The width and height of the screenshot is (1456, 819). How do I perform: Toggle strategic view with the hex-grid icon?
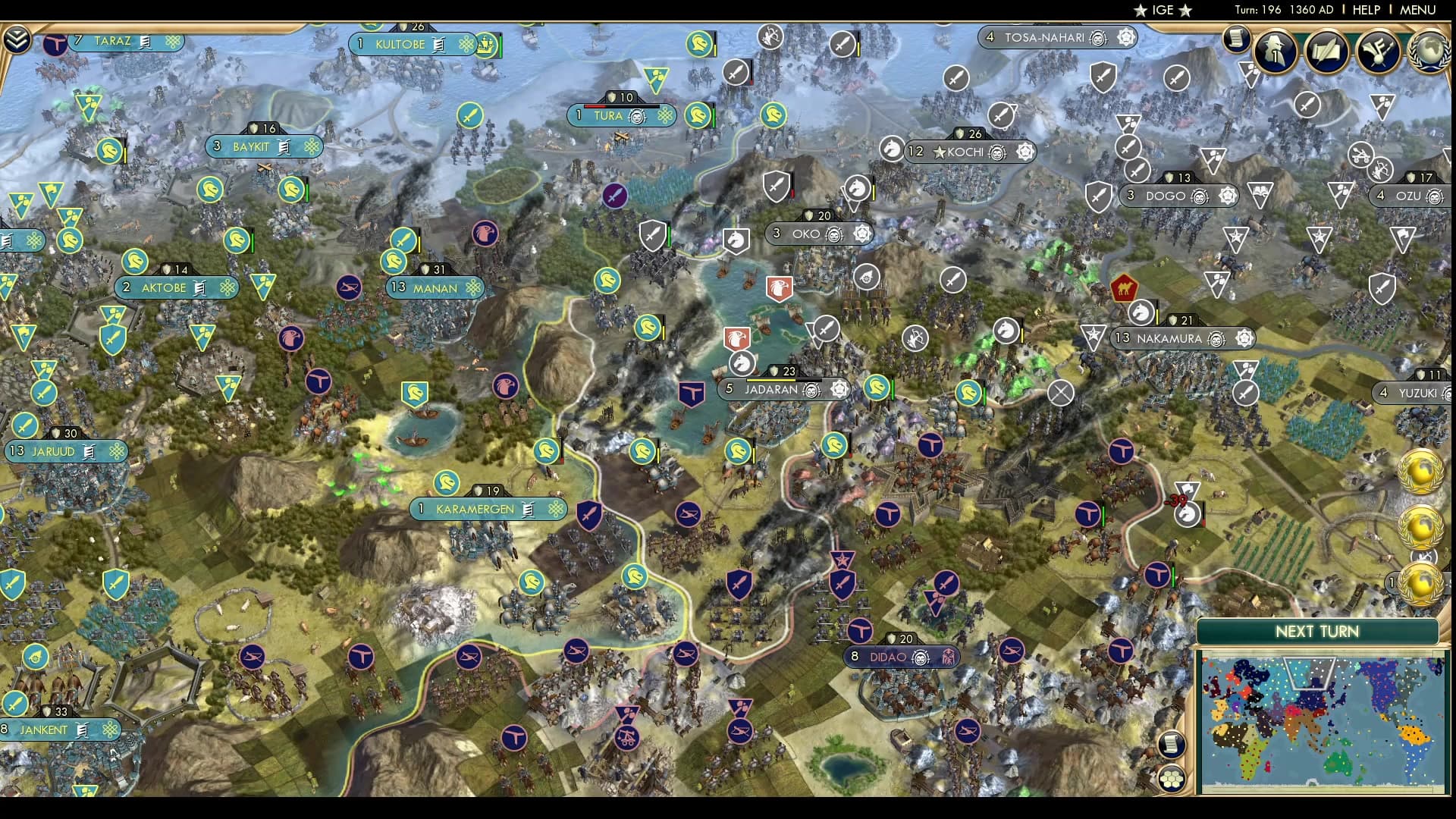point(1171,779)
